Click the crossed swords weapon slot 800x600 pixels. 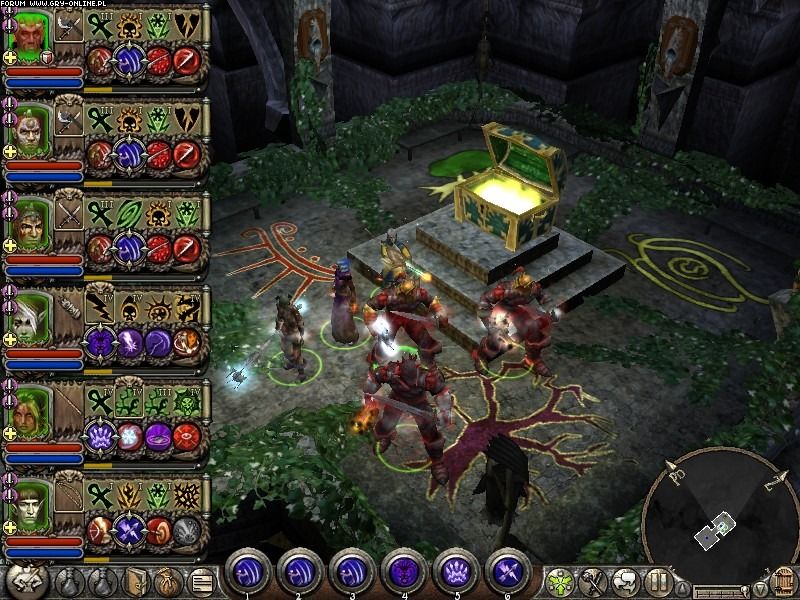coord(68,215)
